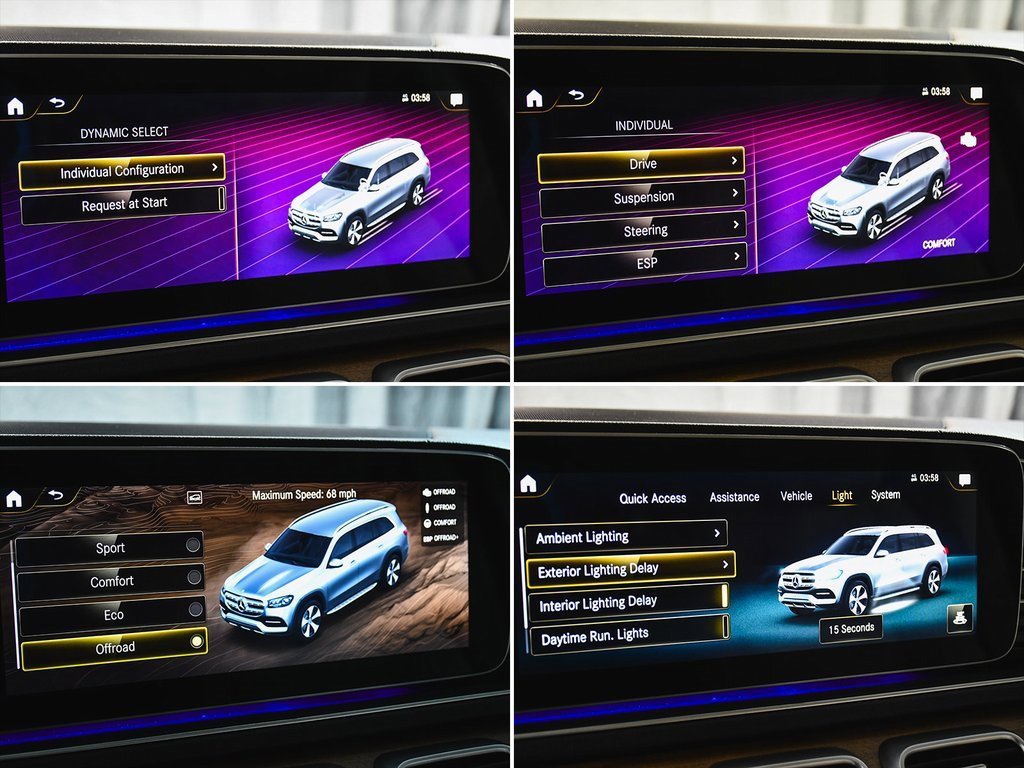The height and width of the screenshot is (768, 1024).
Task: Choose the Comfort drive mode
Action: 112,581
